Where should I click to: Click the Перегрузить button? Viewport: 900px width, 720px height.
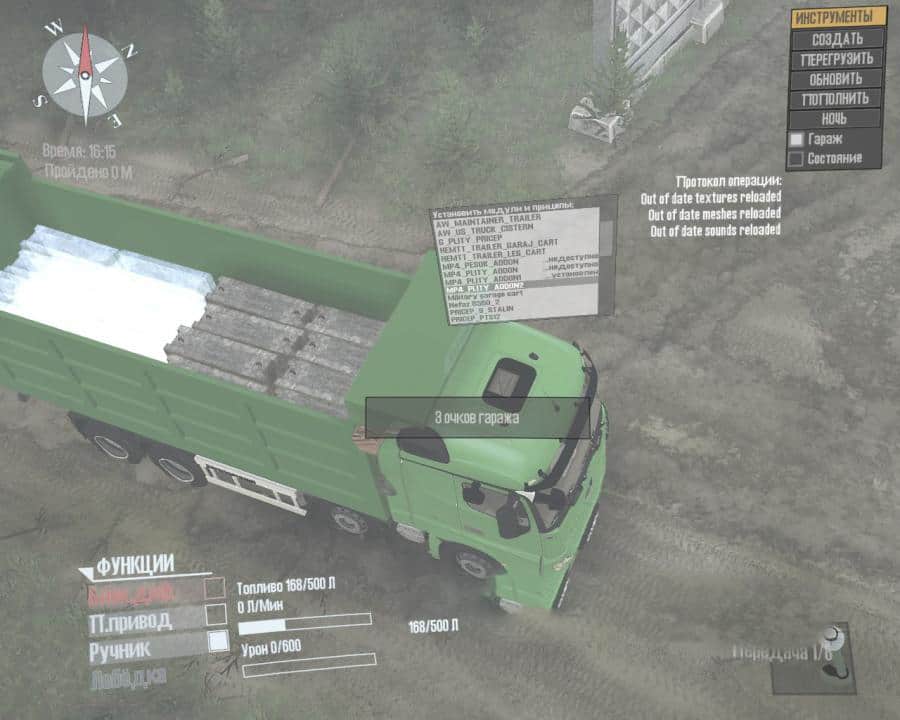pos(838,58)
